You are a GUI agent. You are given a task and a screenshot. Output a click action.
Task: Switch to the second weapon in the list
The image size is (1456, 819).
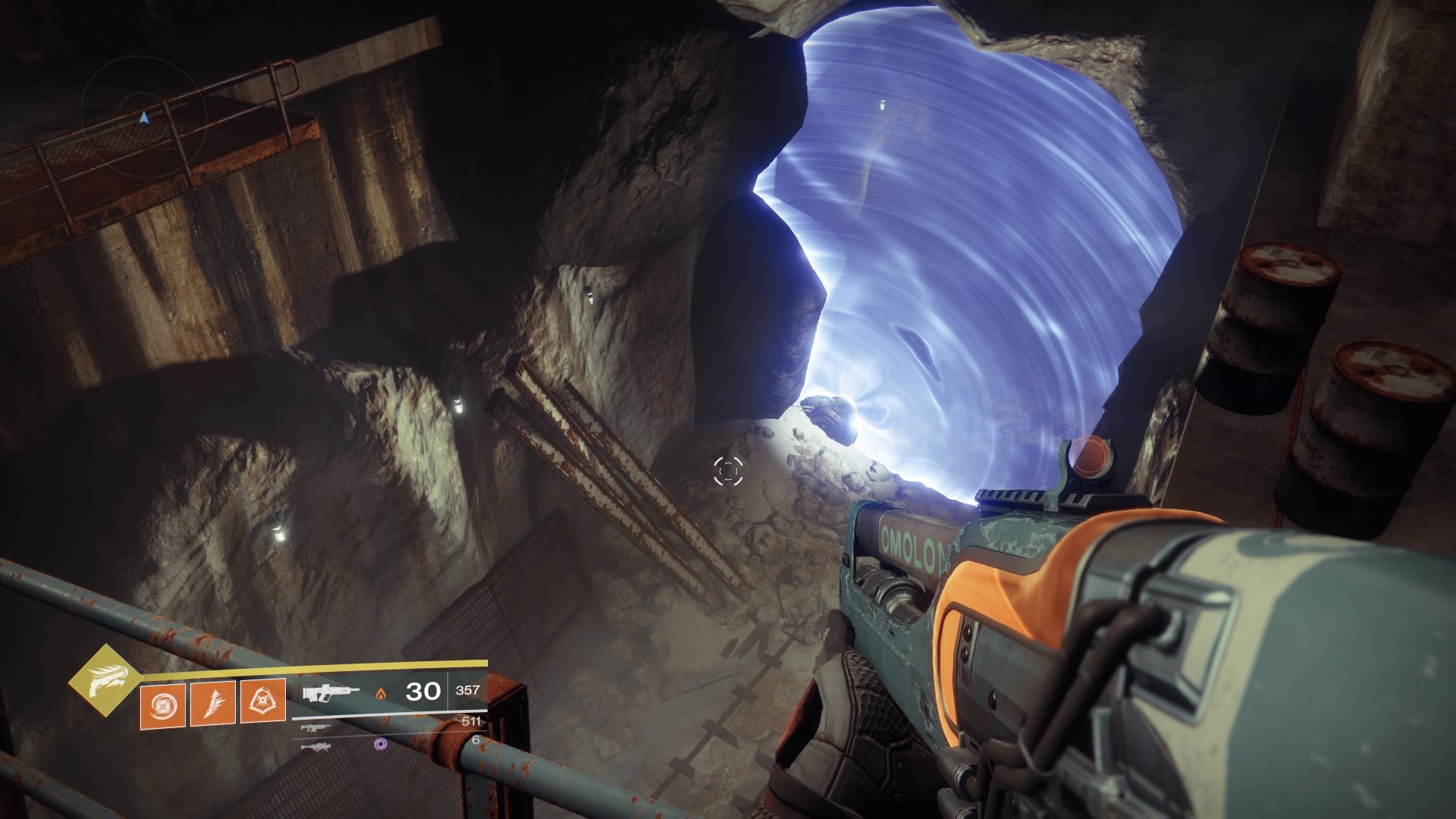pyautogui.click(x=315, y=728)
